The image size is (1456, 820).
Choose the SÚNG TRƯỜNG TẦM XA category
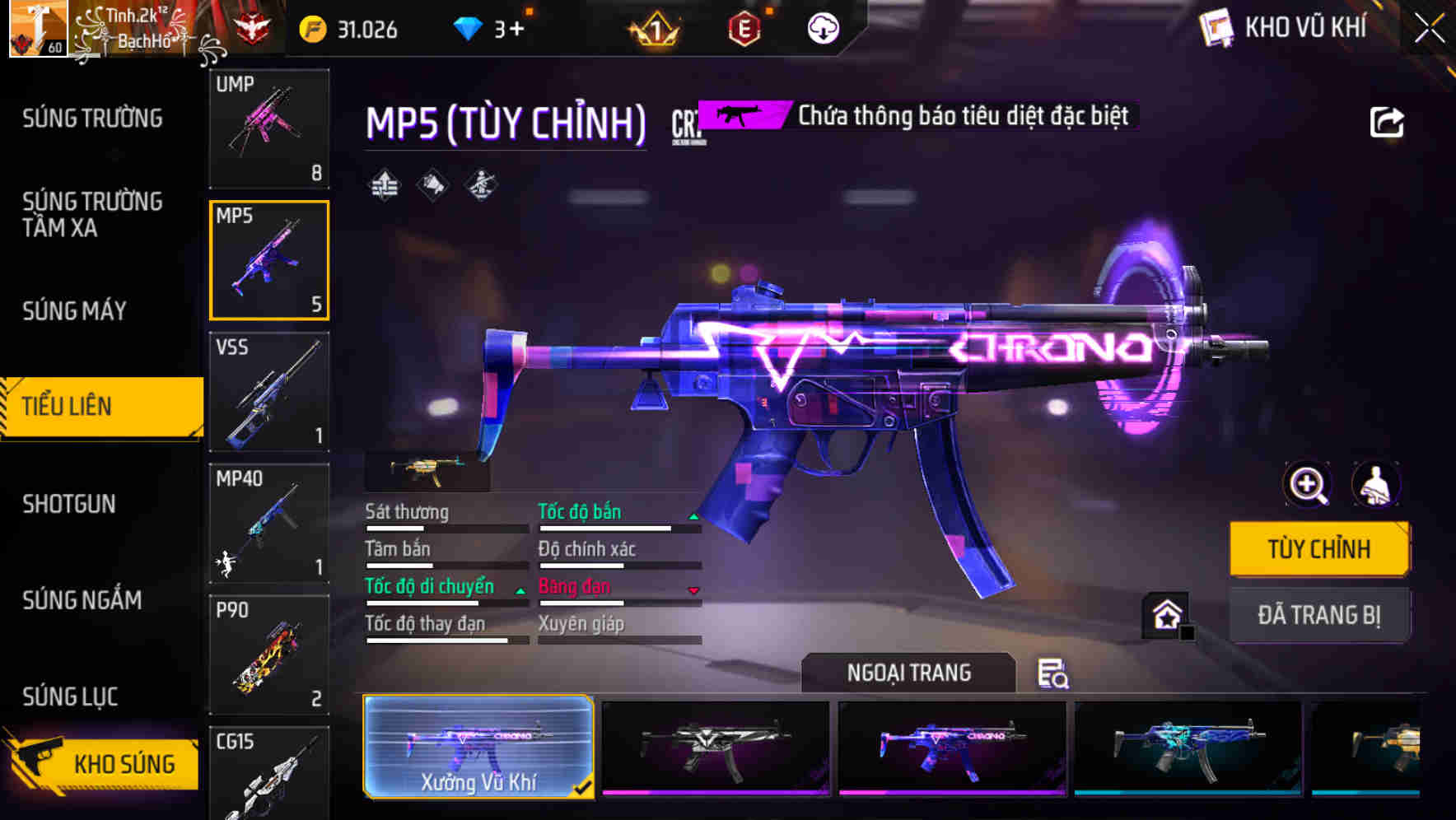click(92, 215)
